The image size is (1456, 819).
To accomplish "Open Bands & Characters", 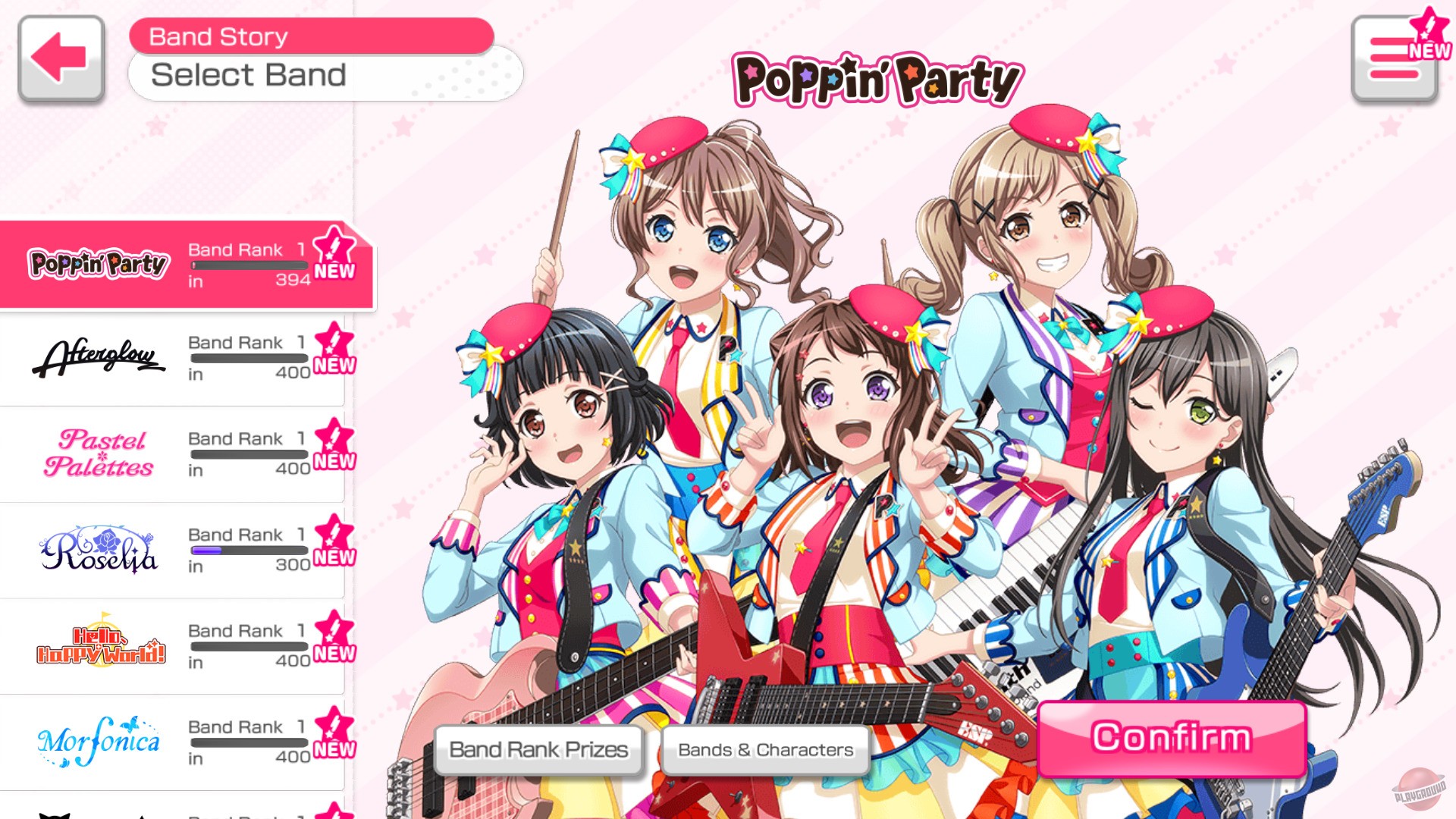I will [766, 749].
